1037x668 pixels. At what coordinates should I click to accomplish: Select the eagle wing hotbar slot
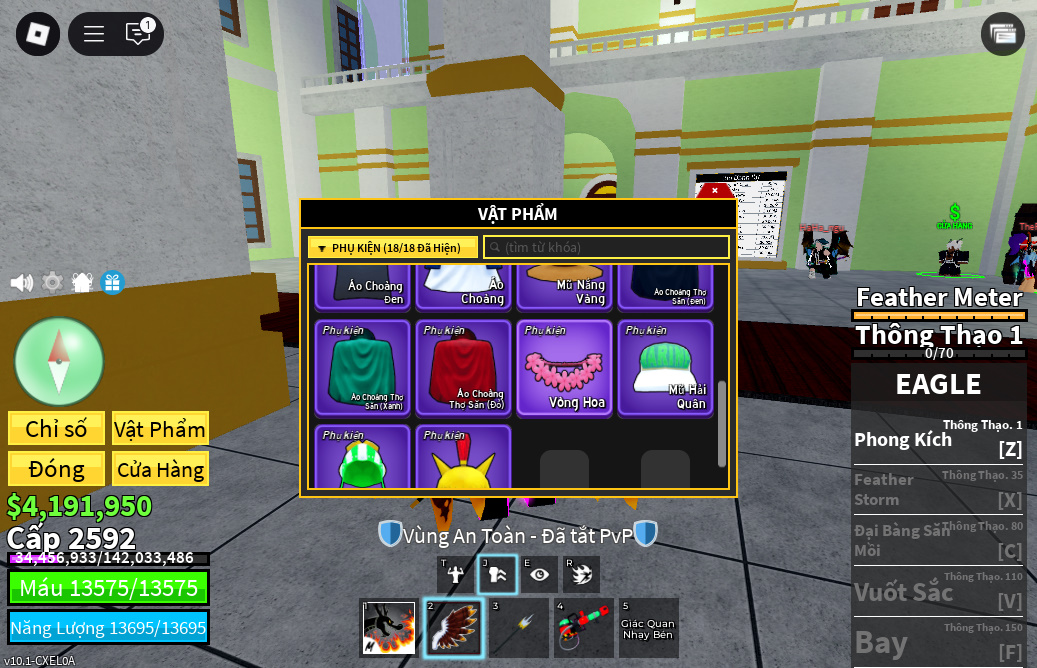point(453,627)
